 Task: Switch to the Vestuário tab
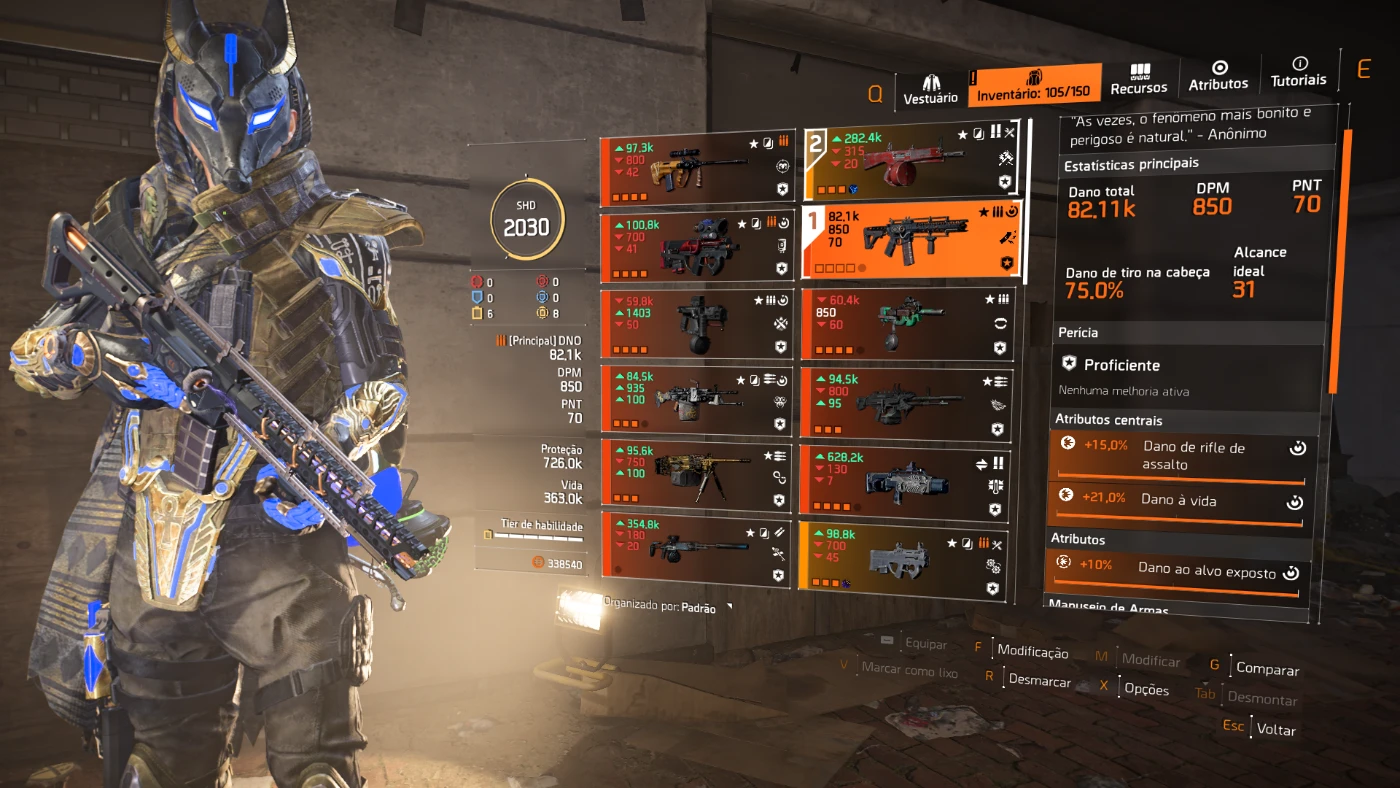(x=930, y=88)
